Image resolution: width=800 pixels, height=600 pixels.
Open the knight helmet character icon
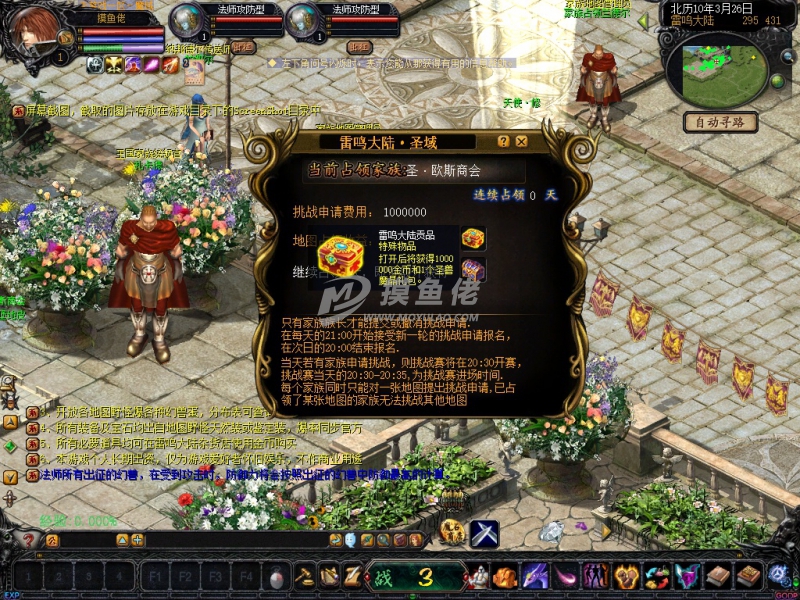[x=480, y=576]
